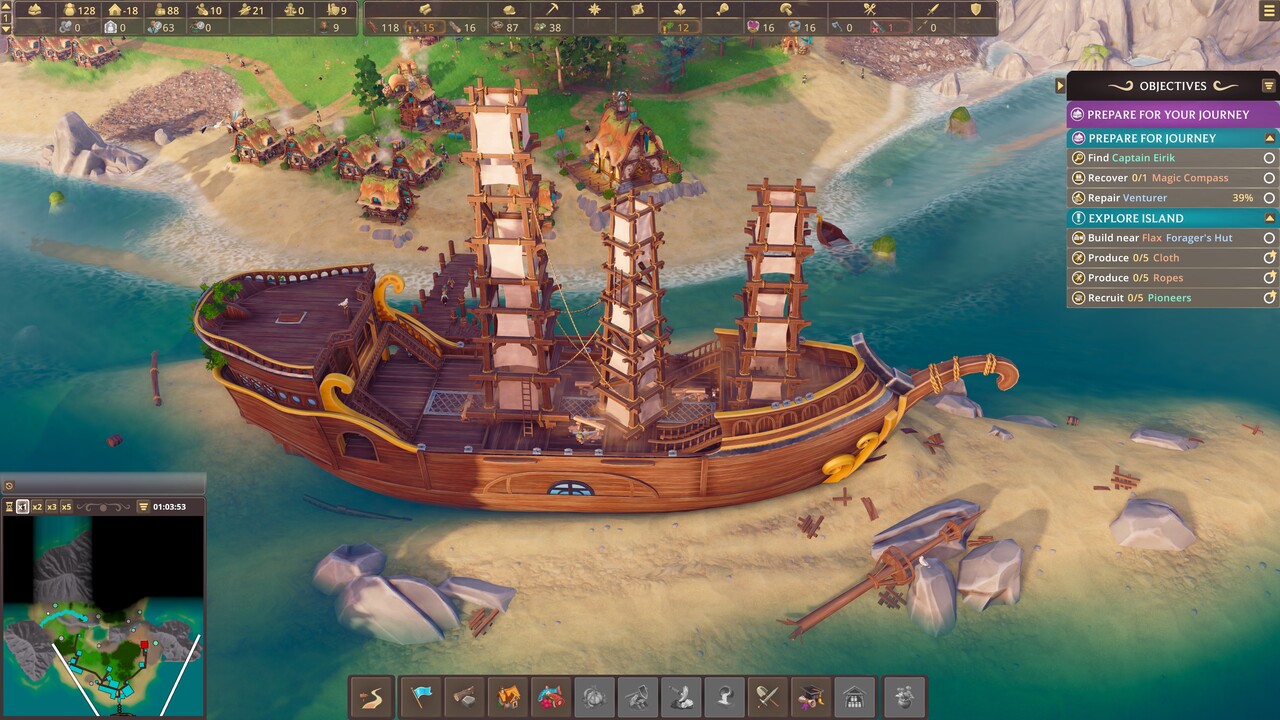Click the island minimap

tap(104, 617)
